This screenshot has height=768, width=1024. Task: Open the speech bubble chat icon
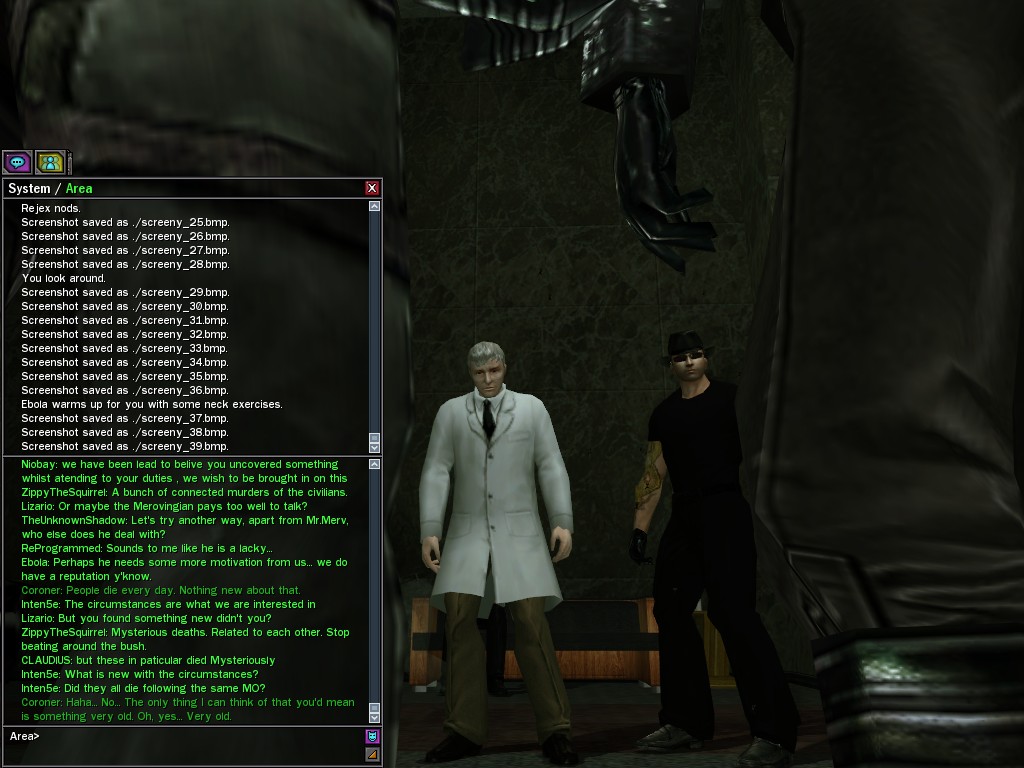click(x=17, y=161)
